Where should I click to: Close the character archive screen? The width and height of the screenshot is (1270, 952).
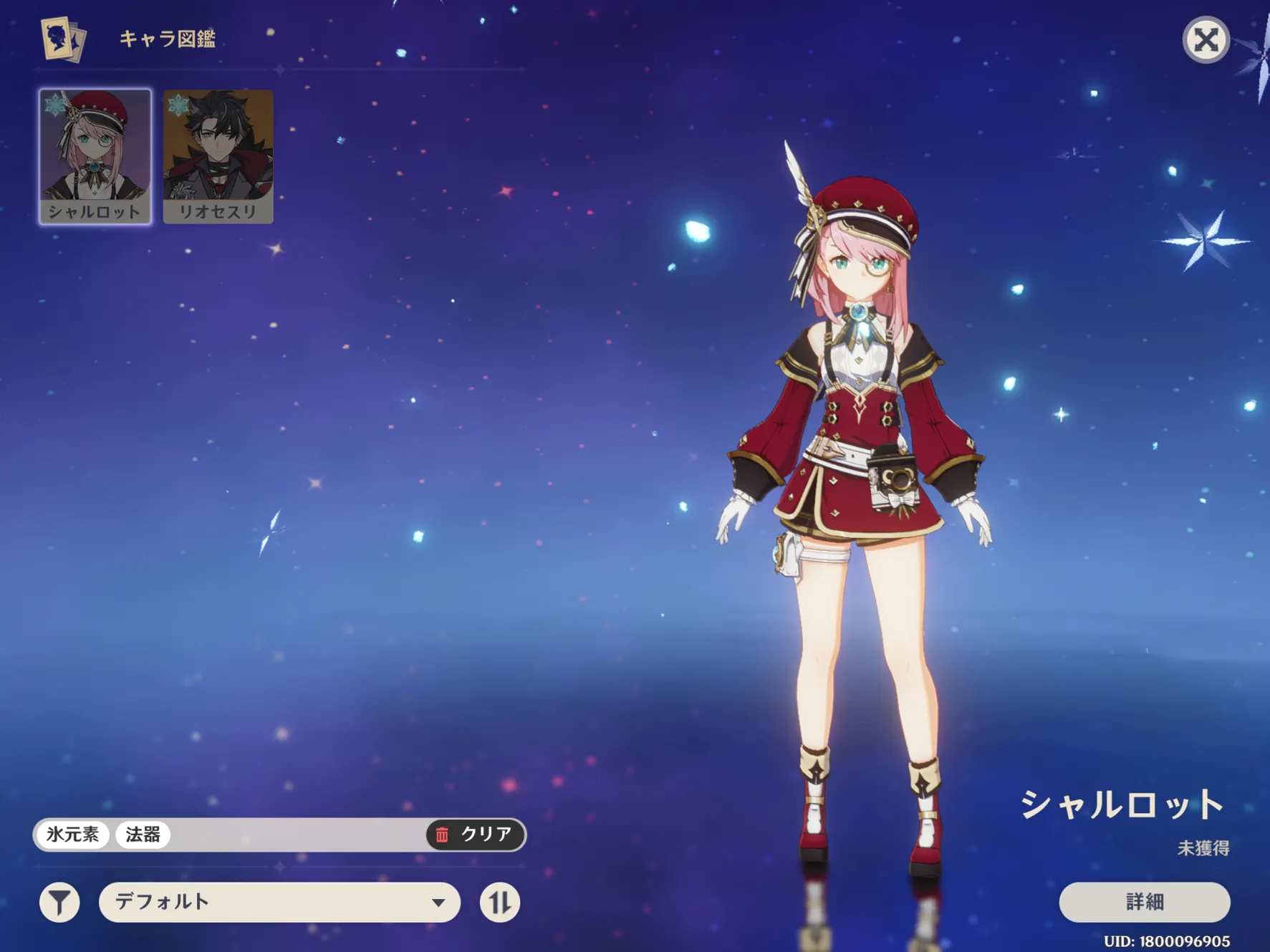[x=1206, y=40]
